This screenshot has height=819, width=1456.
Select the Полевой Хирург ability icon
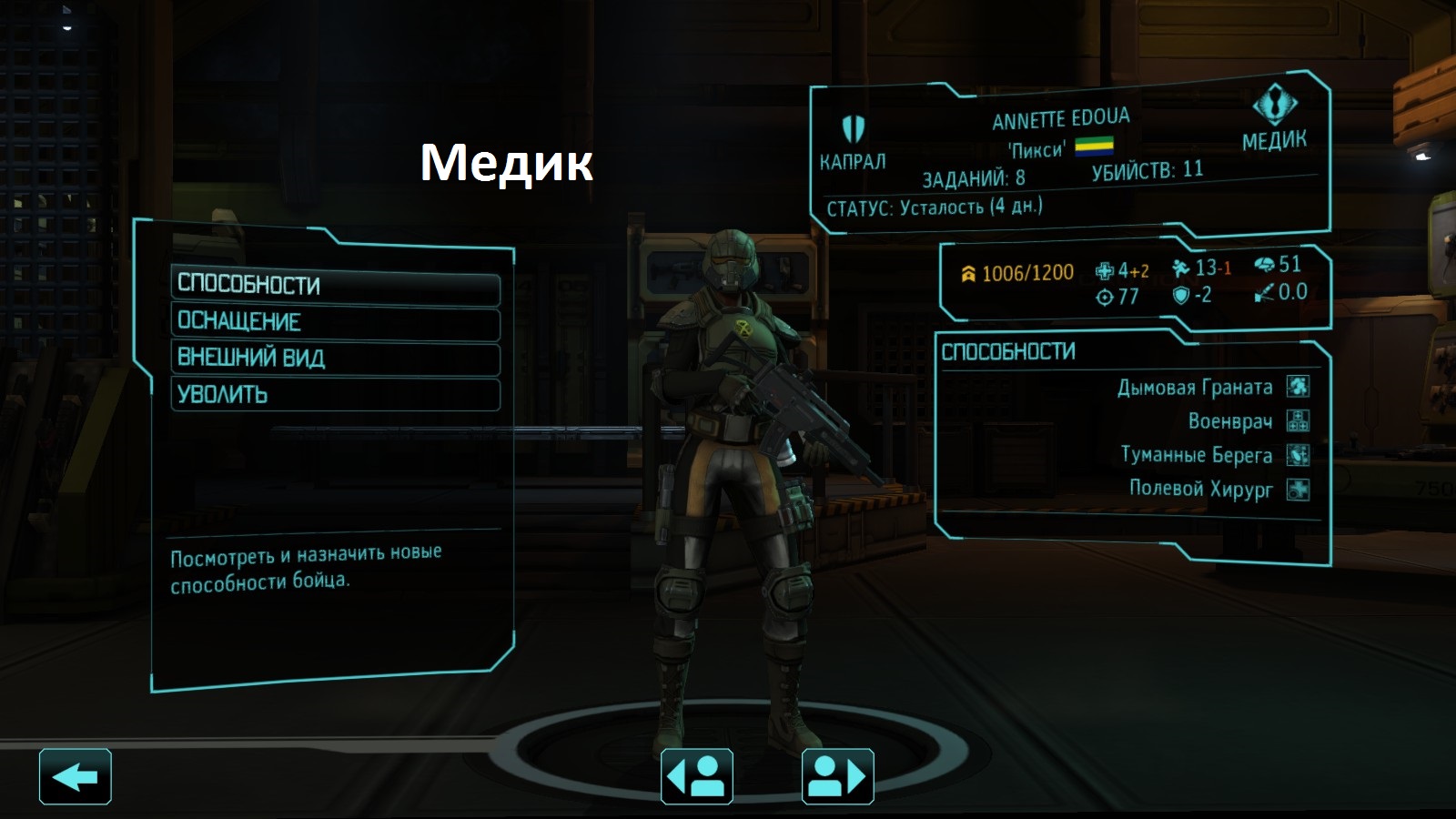1298,490
